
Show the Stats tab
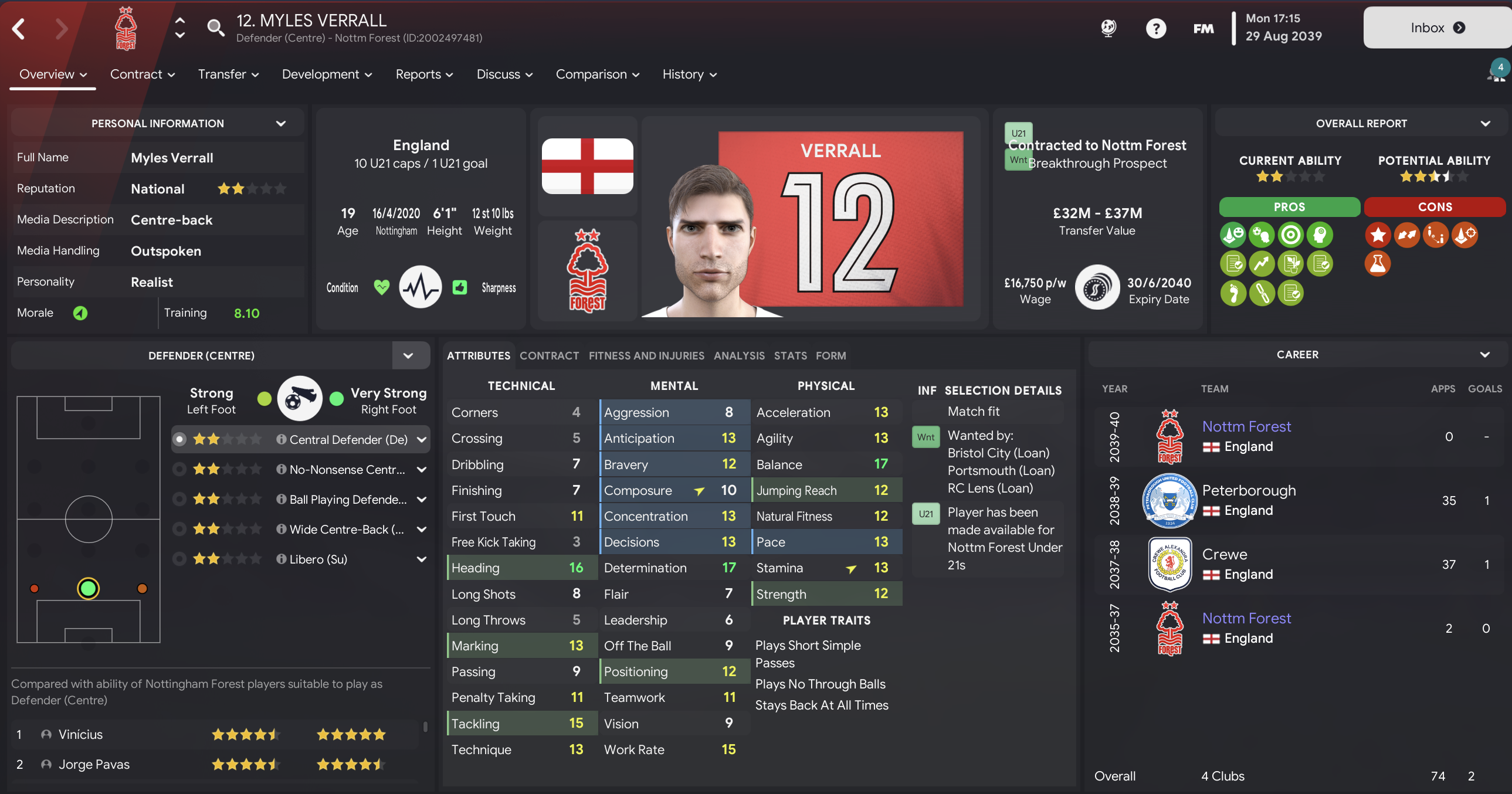pos(790,355)
